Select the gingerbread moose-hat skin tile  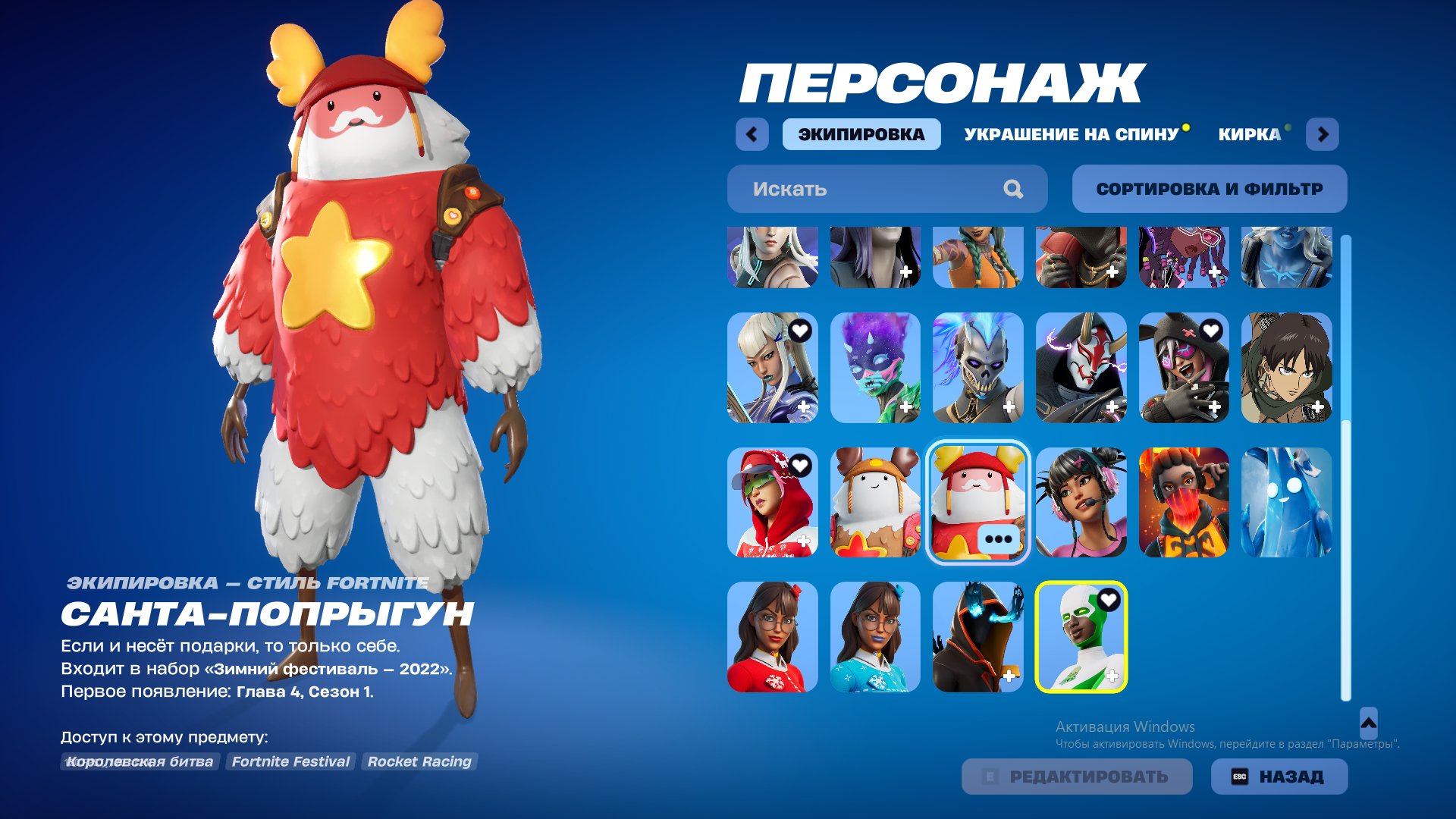coord(875,501)
